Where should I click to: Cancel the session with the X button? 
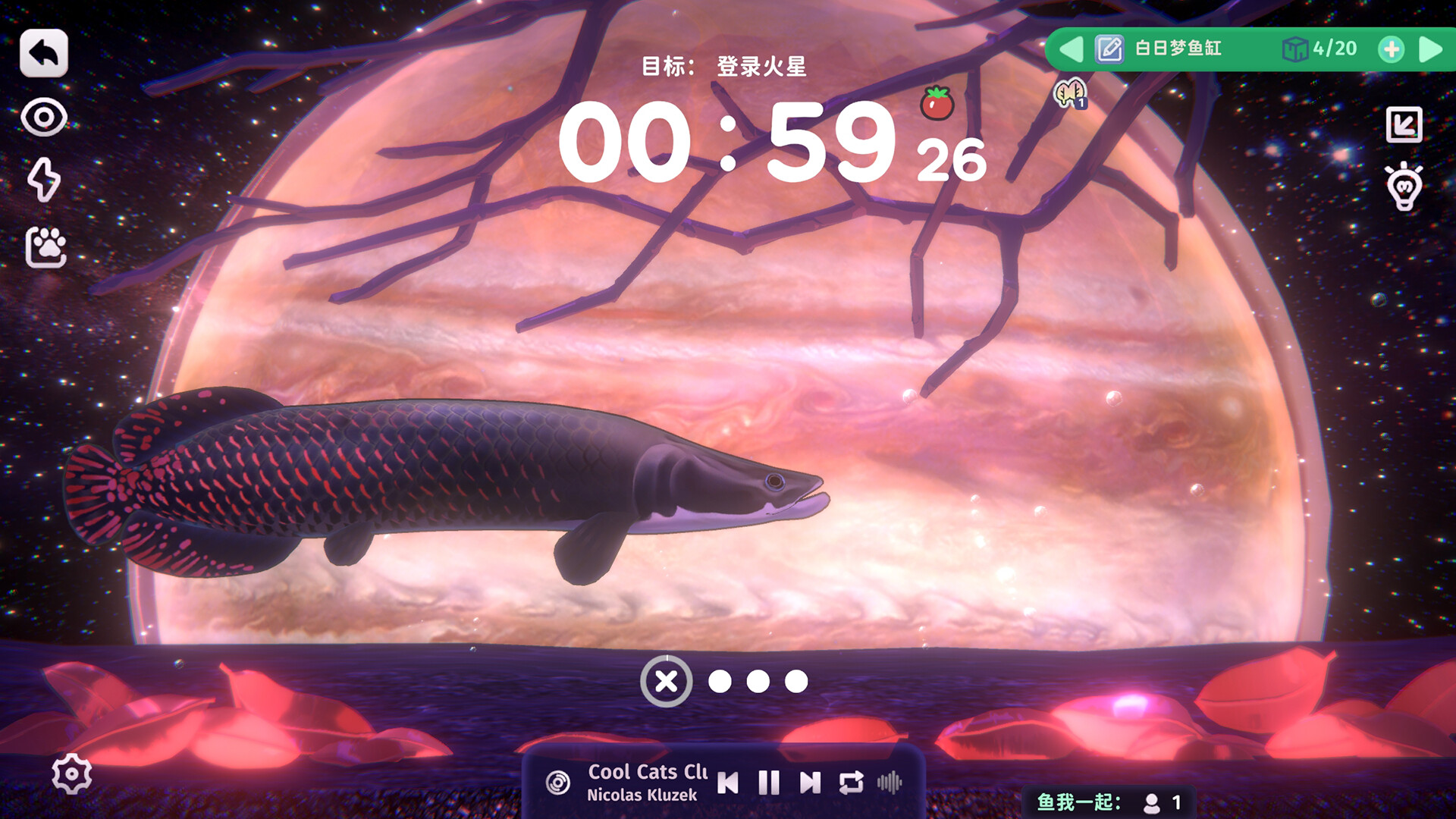(x=667, y=682)
